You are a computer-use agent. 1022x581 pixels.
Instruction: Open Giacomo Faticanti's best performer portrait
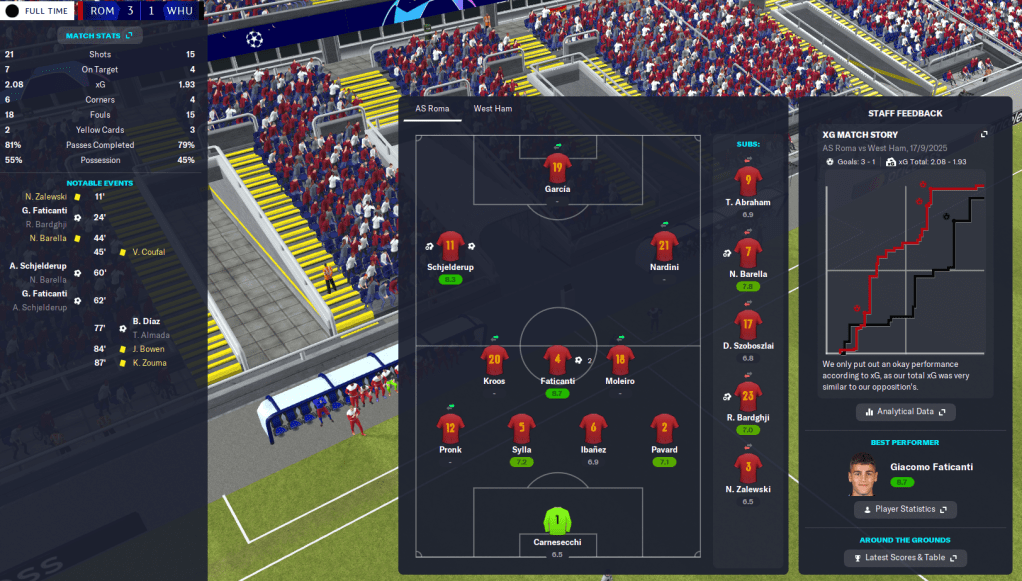[862, 475]
